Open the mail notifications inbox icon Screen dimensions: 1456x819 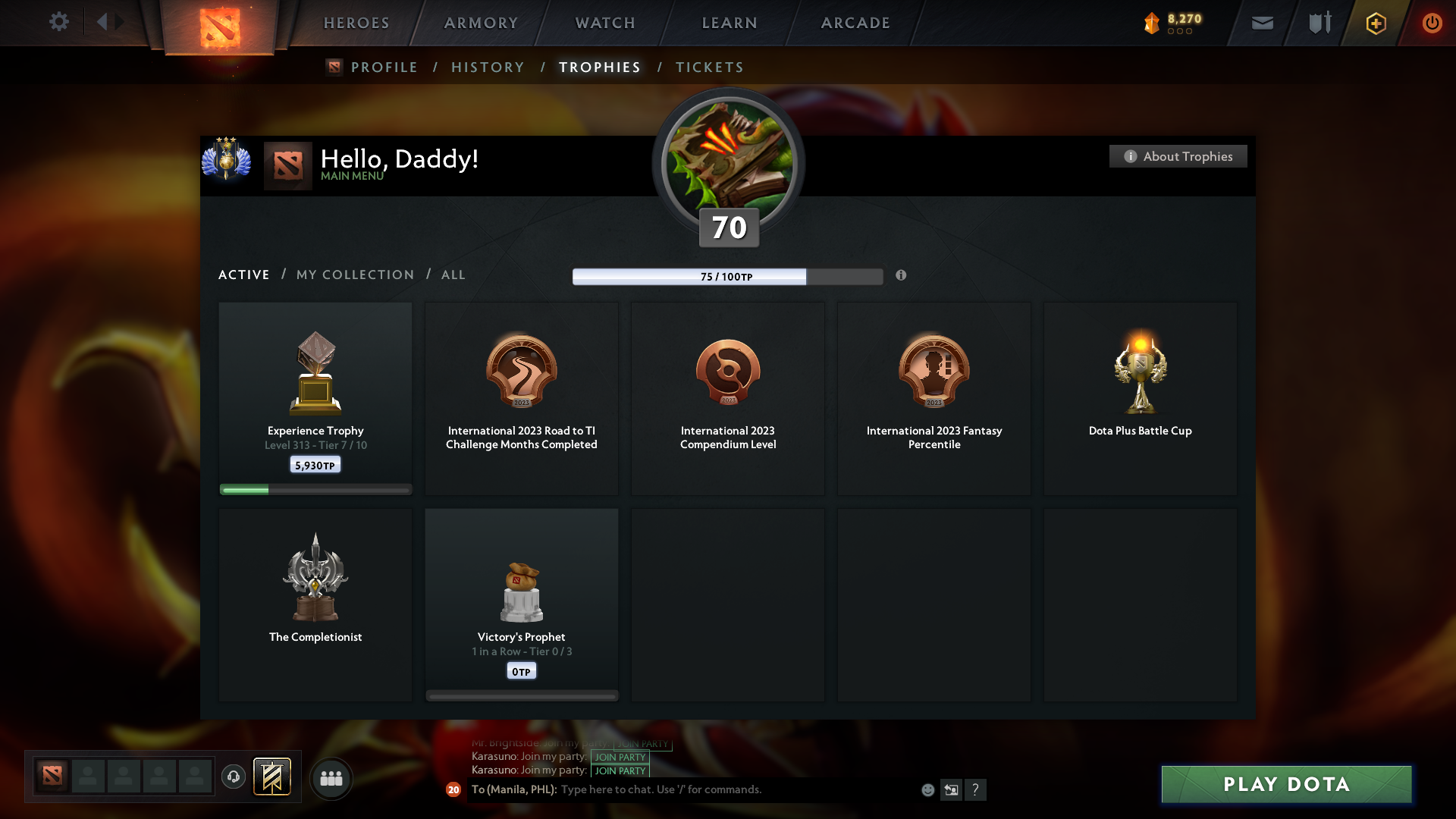coord(1262,23)
